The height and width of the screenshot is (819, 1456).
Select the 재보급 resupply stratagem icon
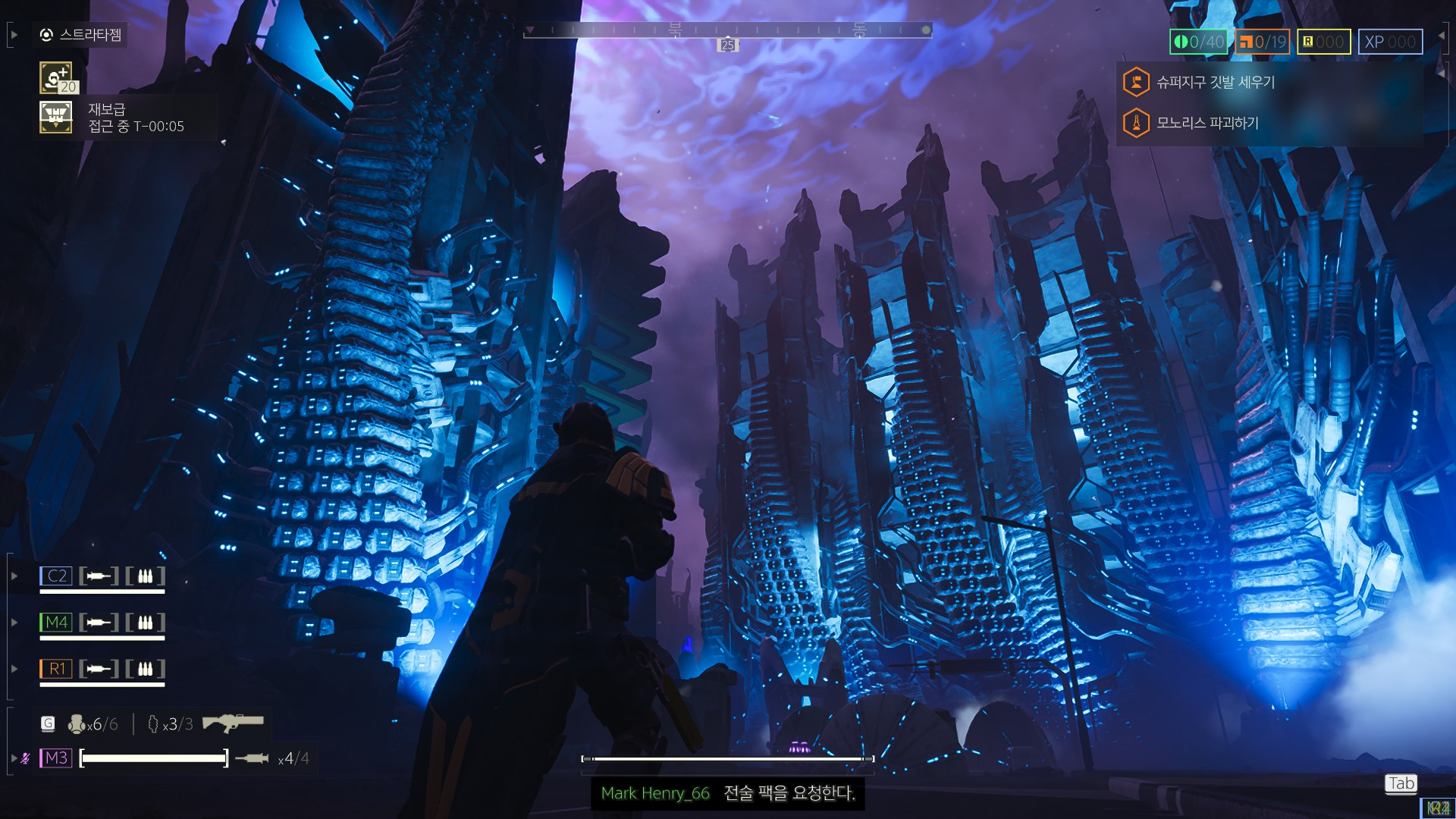[x=55, y=118]
